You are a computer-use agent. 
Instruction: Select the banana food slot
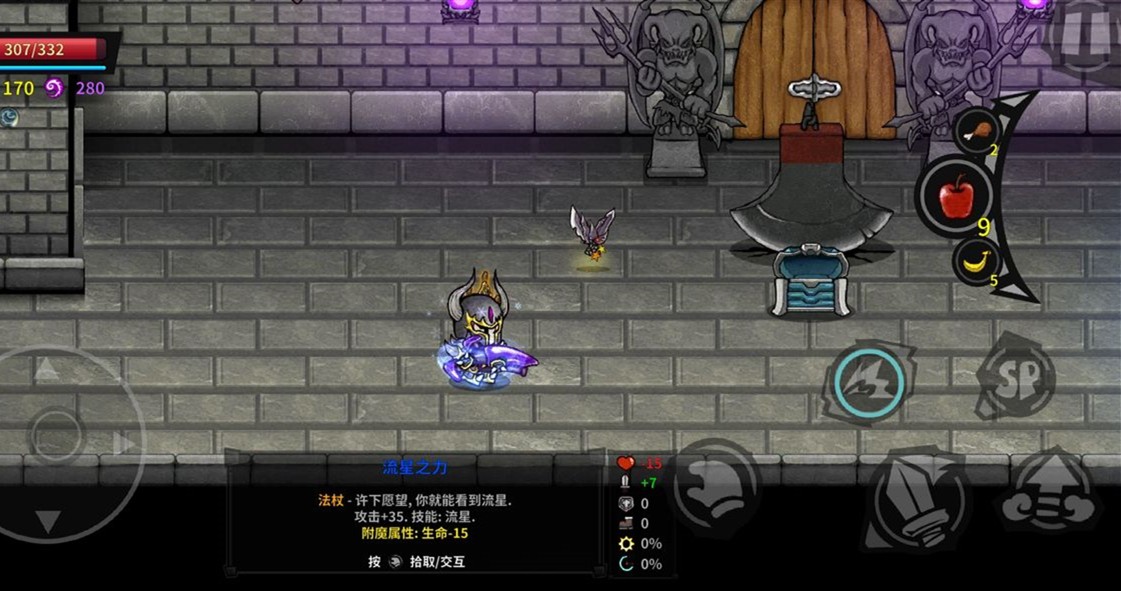pyautogui.click(x=975, y=264)
